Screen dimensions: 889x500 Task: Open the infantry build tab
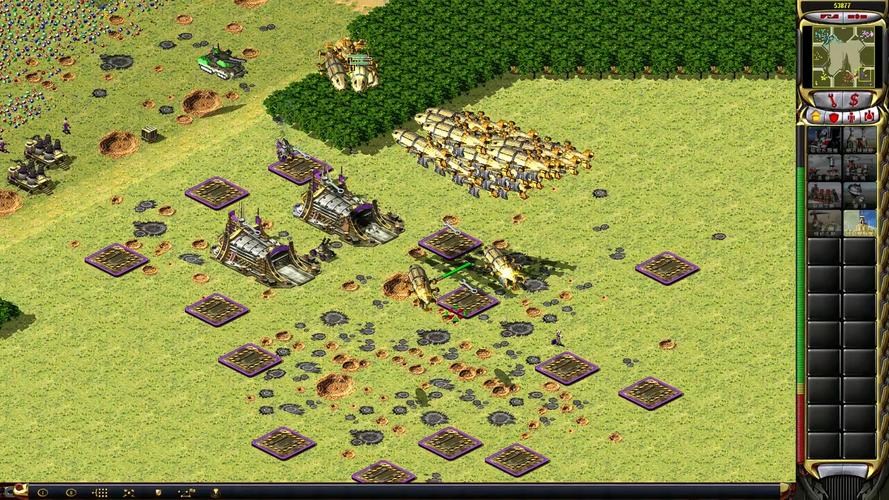coord(851,117)
